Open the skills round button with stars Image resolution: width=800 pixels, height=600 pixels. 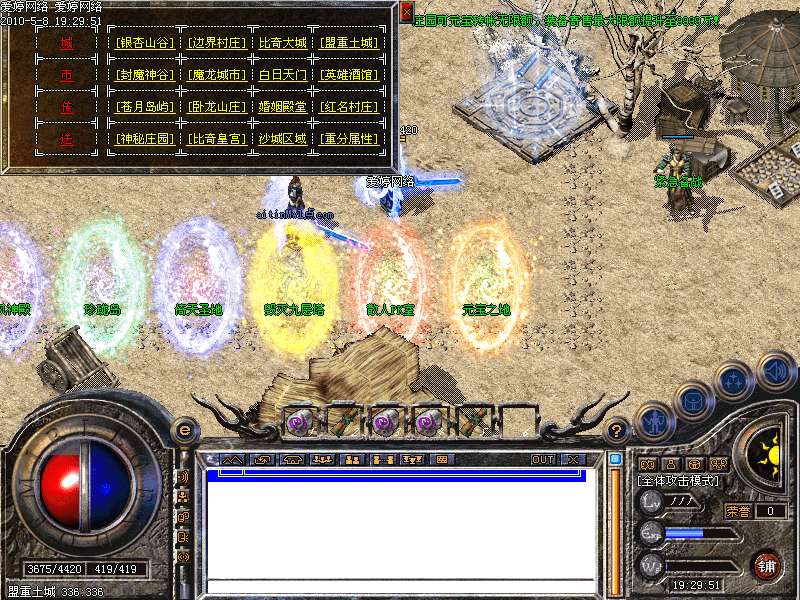point(735,381)
